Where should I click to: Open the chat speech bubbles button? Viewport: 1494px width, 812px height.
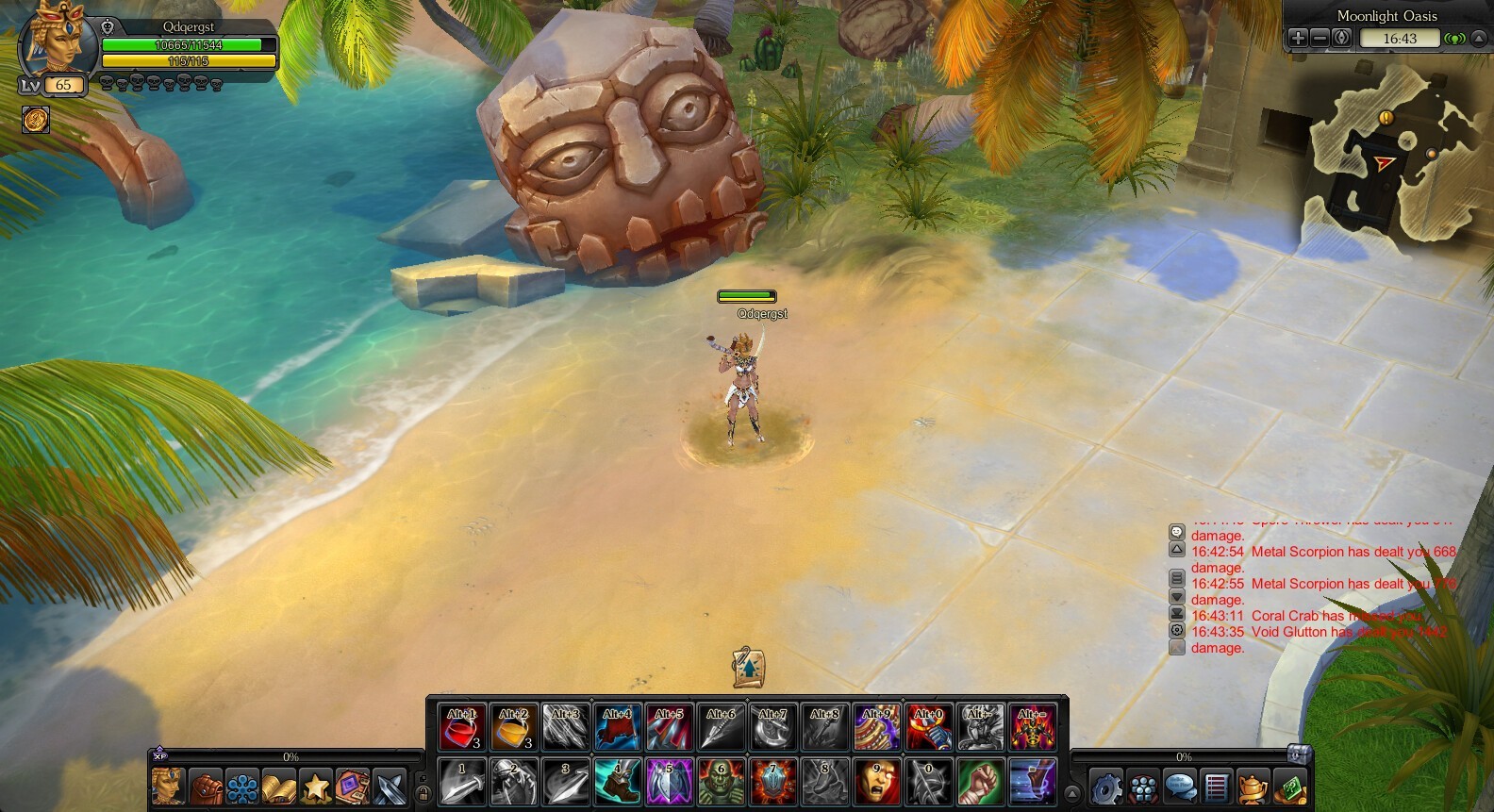(x=1180, y=786)
